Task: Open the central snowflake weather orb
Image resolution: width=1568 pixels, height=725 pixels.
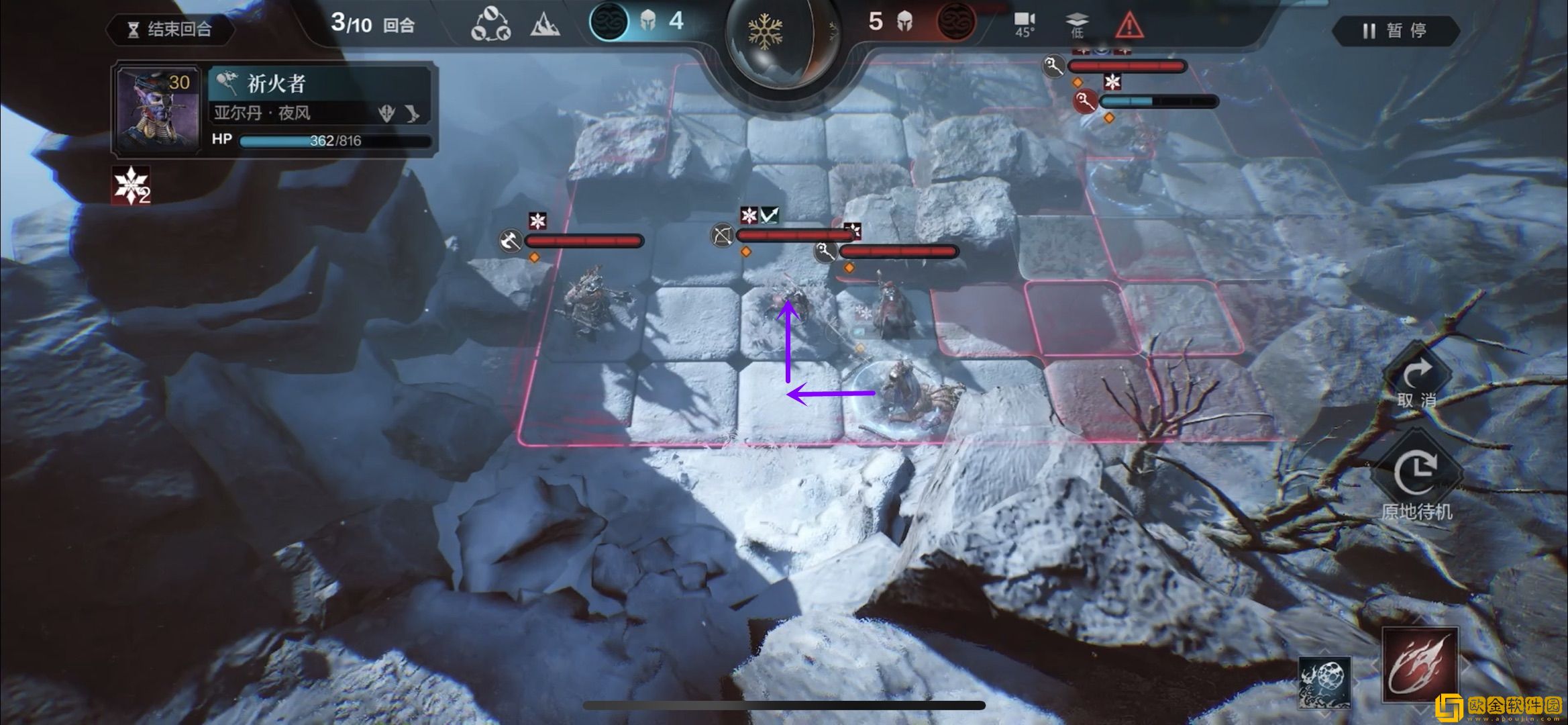Action: click(x=766, y=32)
